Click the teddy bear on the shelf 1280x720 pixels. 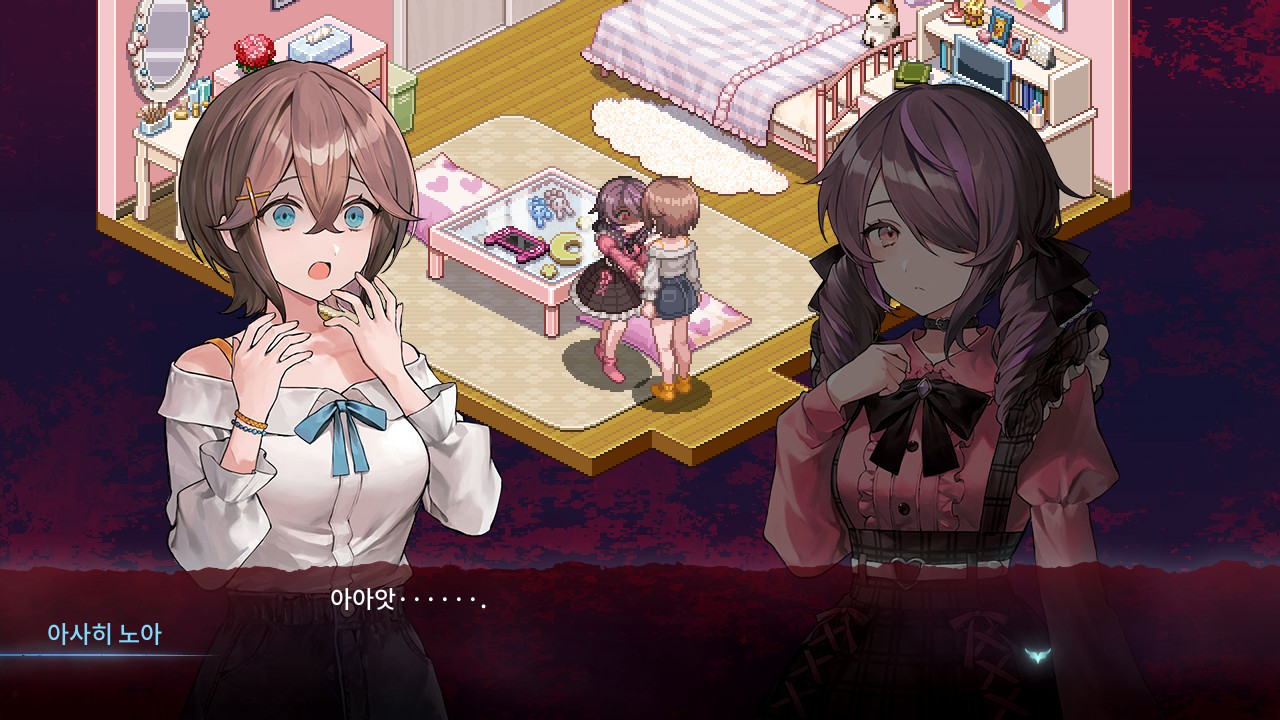[973, 15]
